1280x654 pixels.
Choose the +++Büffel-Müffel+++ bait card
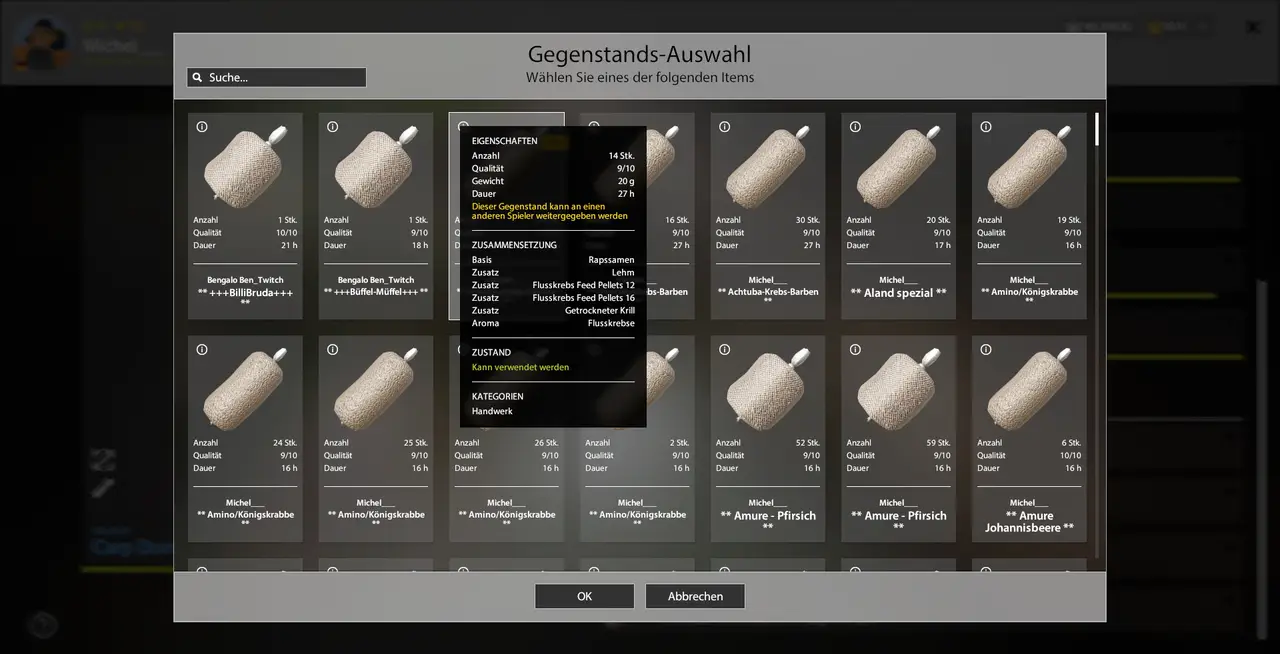[376, 215]
